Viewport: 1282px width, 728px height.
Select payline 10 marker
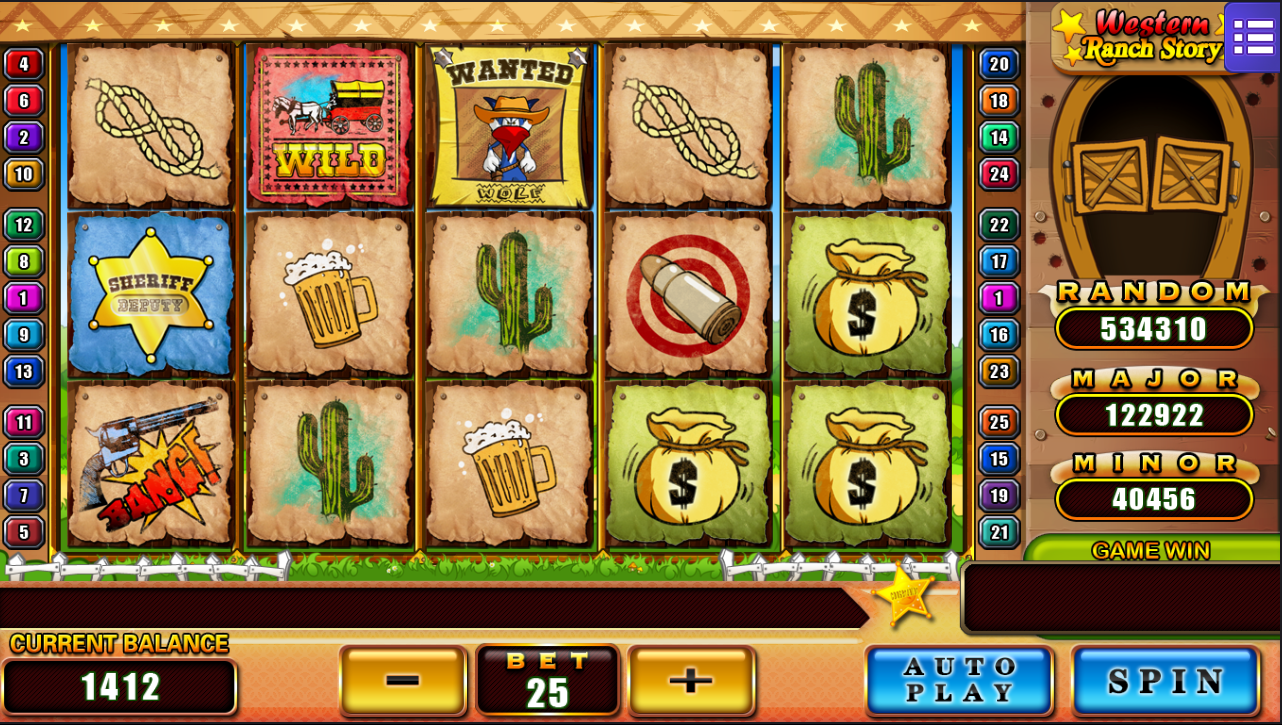(23, 174)
